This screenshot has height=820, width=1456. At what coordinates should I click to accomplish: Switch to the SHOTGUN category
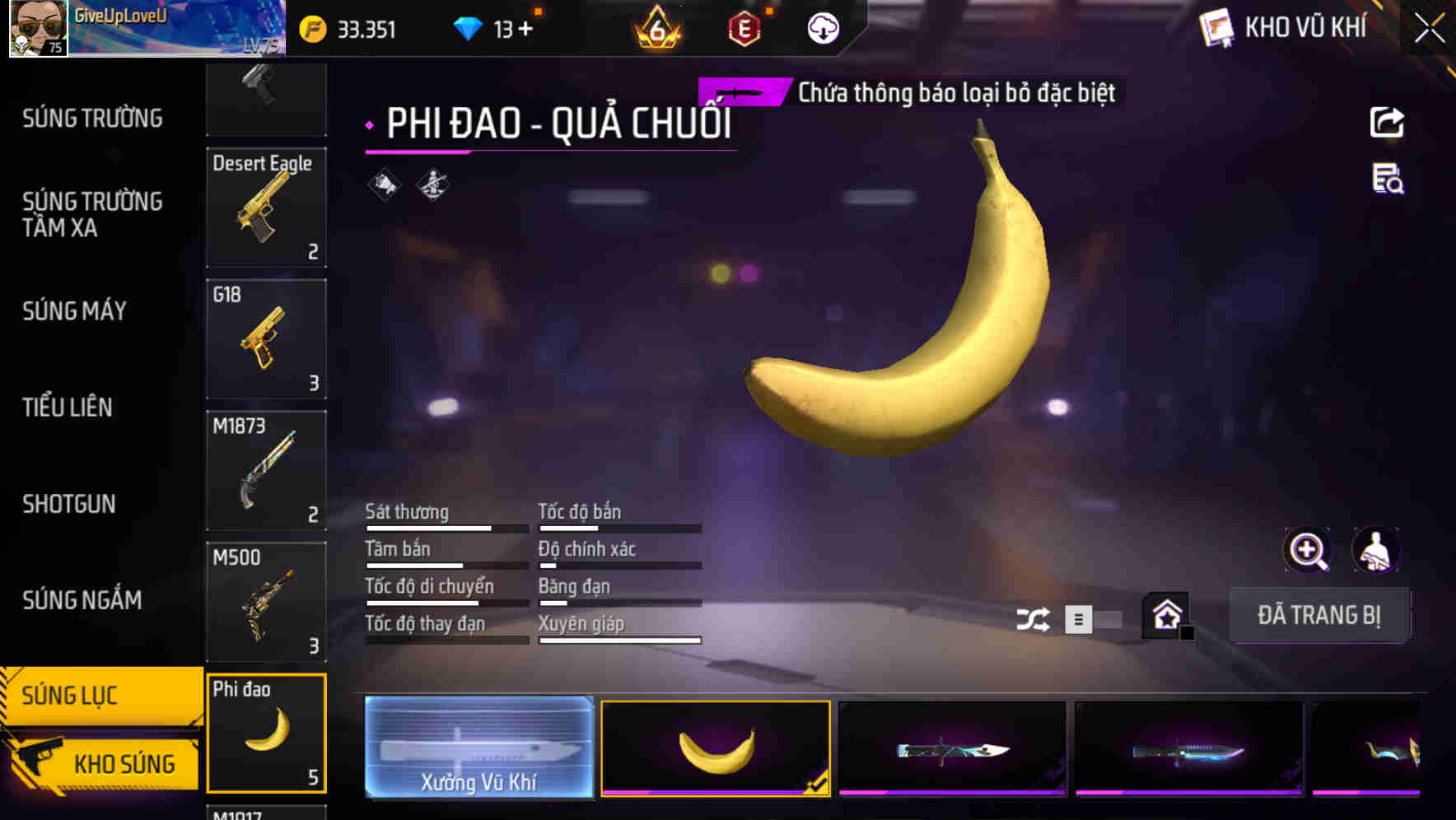(69, 504)
